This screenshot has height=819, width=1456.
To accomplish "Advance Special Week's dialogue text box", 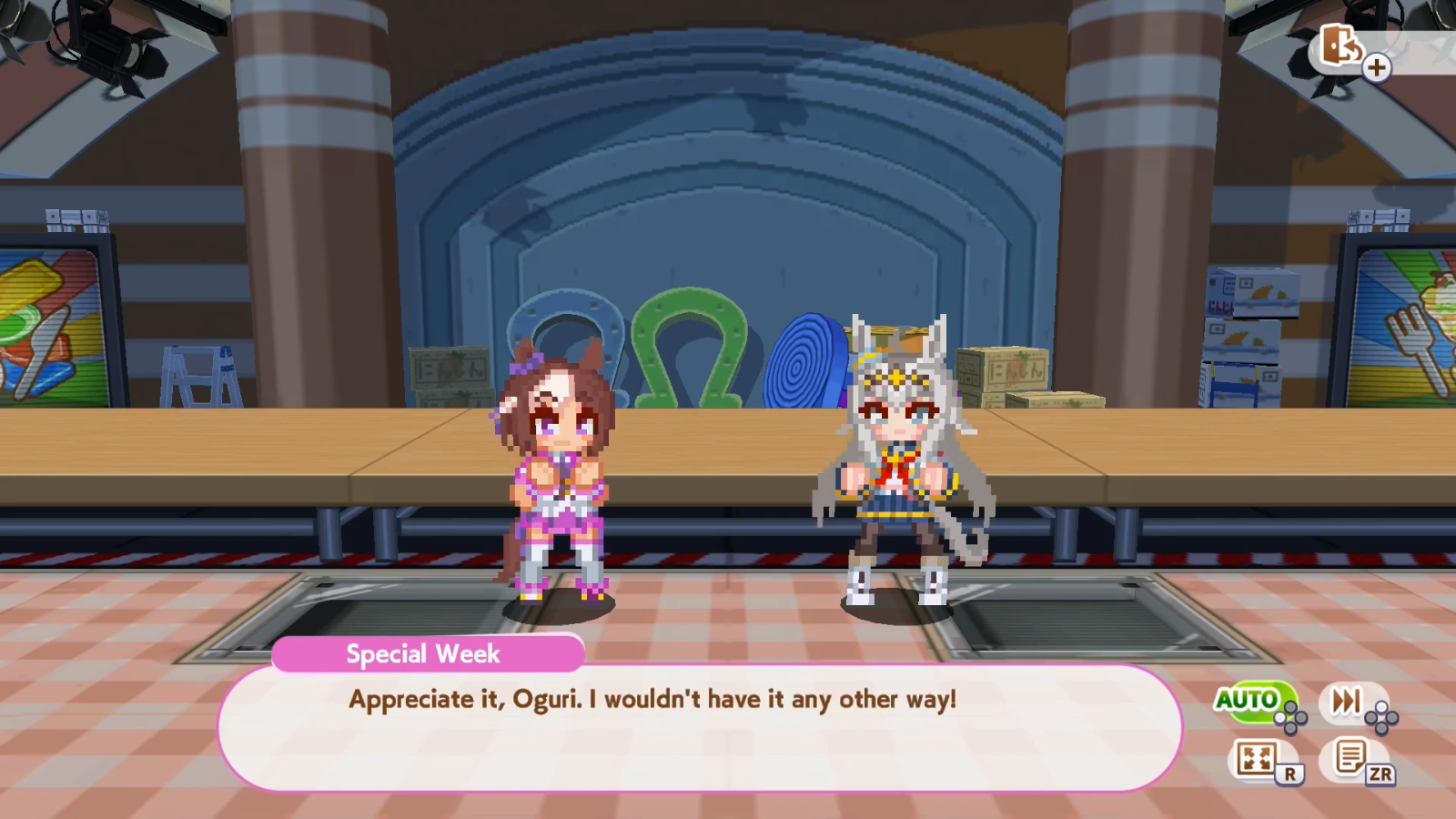I will pyautogui.click(x=699, y=728).
